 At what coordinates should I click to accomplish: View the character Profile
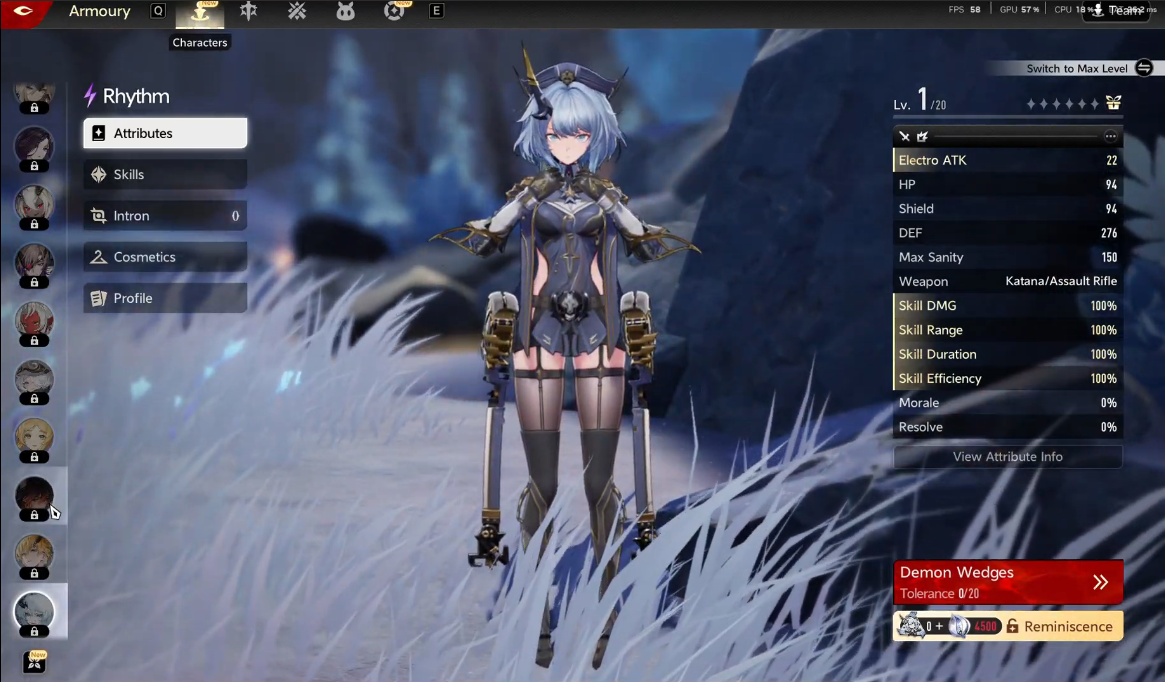[165, 298]
